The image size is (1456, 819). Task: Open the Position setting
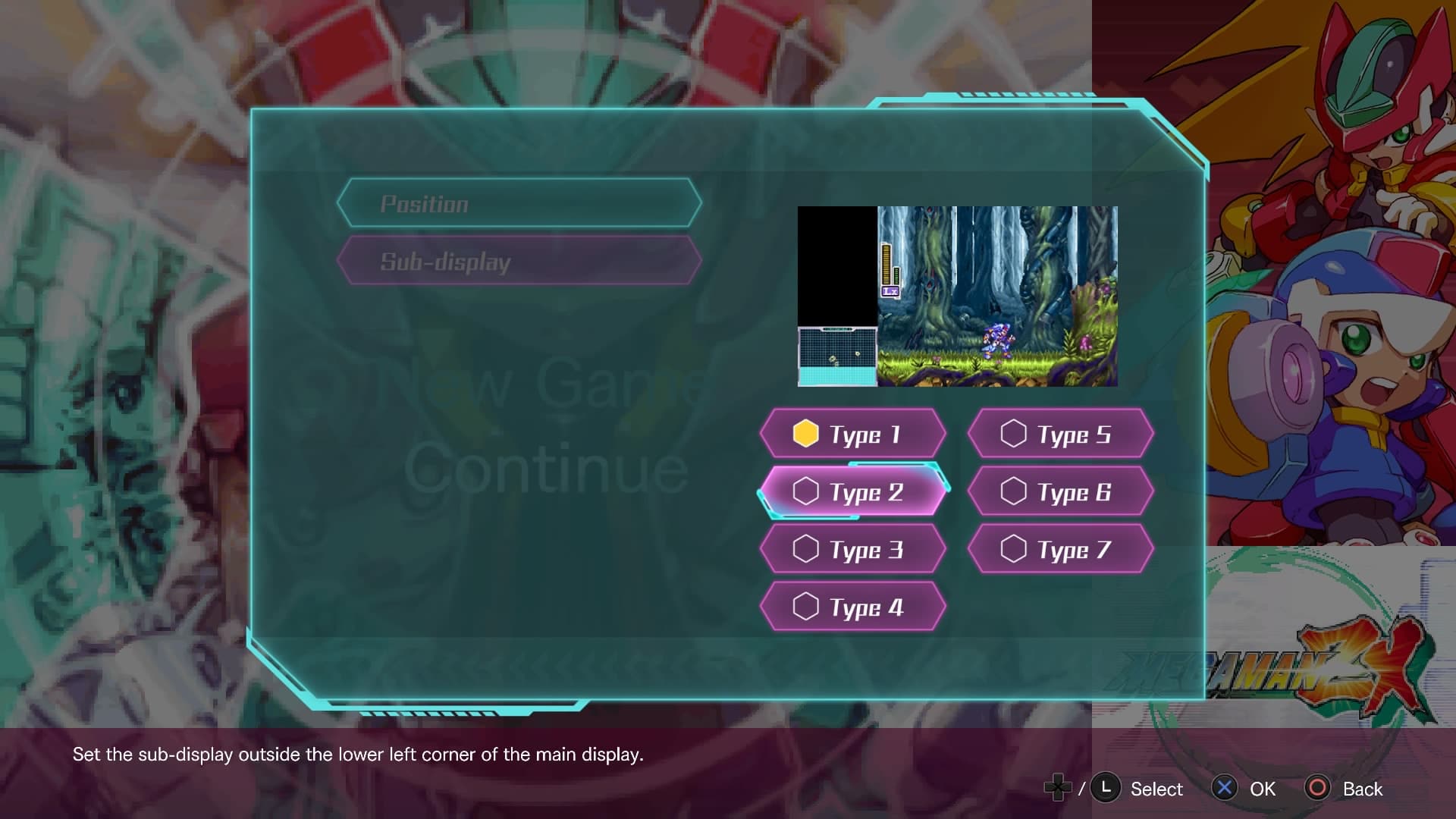(x=519, y=203)
